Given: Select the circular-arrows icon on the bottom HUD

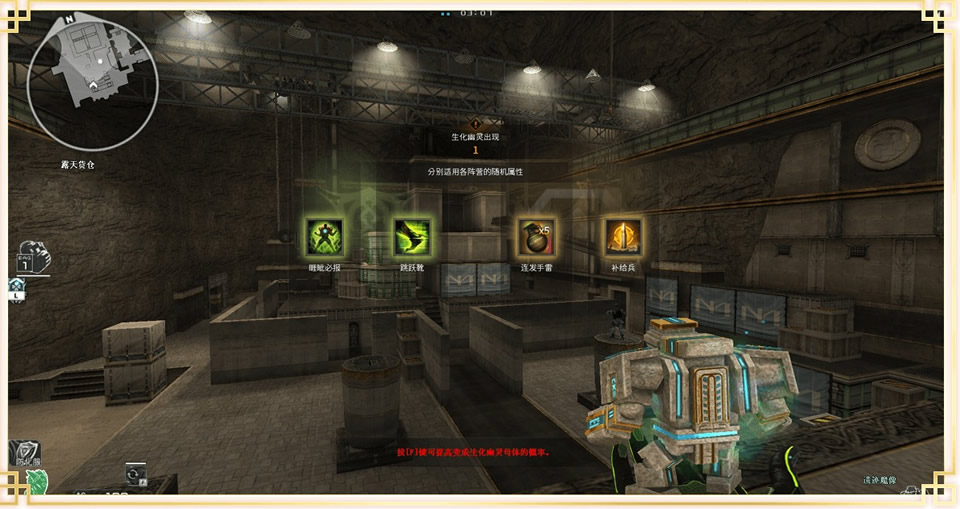Looking at the screenshot, I should tap(135, 472).
